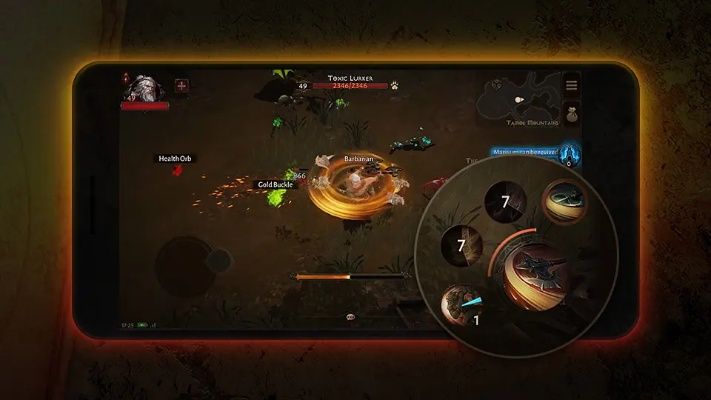Activate the top-right skill with curved blade
This screenshot has height=400, width=711.
click(565, 201)
